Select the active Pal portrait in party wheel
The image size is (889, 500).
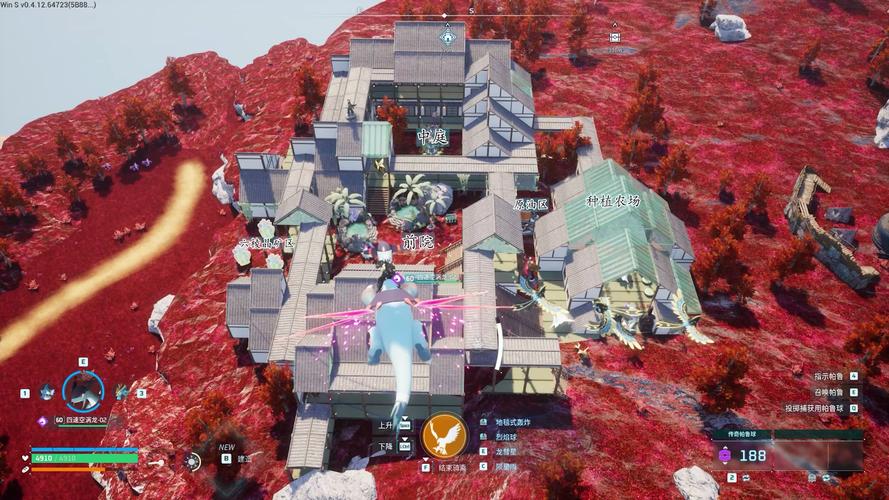point(82,391)
